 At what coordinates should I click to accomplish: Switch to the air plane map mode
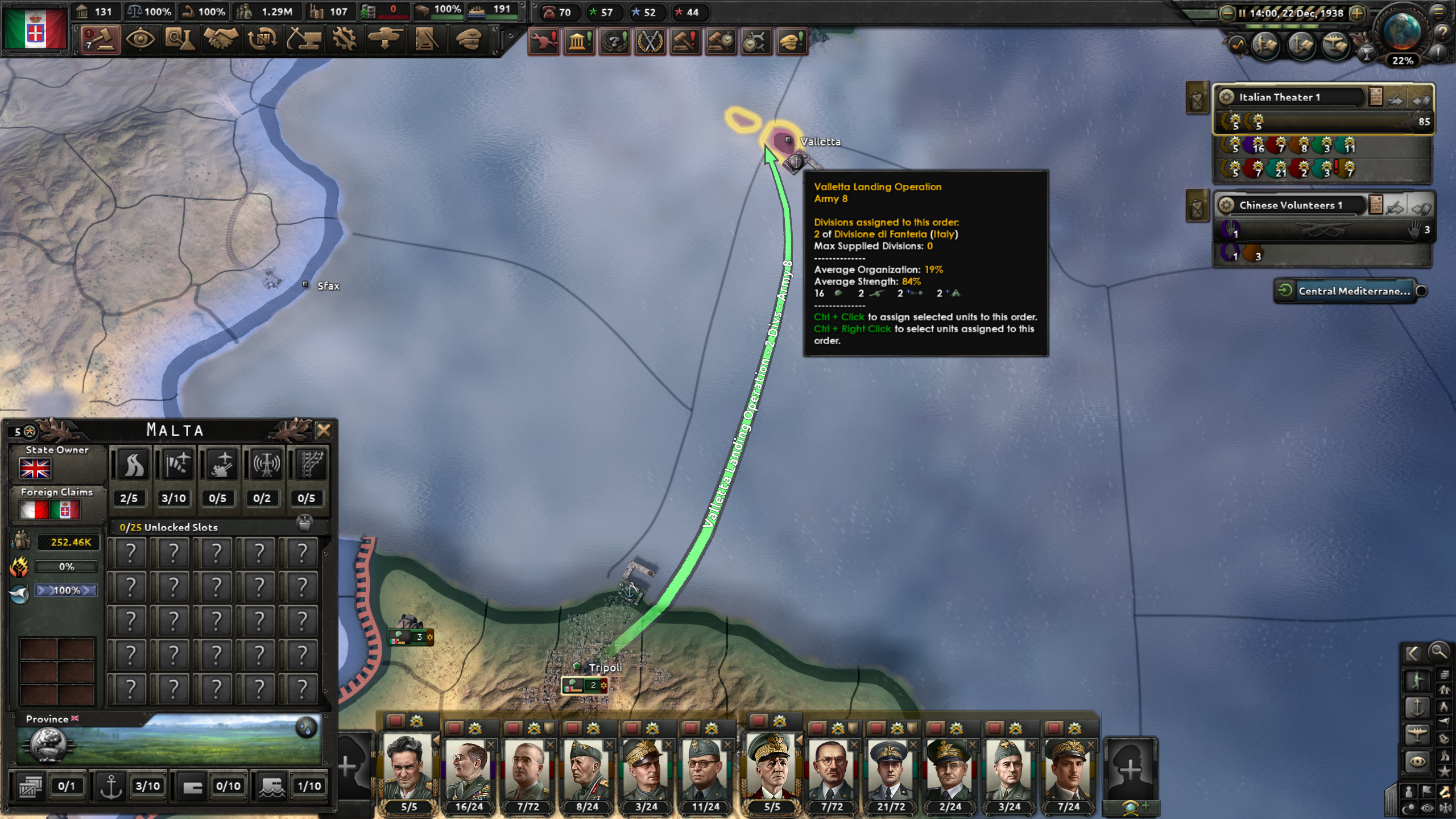(x=1416, y=734)
